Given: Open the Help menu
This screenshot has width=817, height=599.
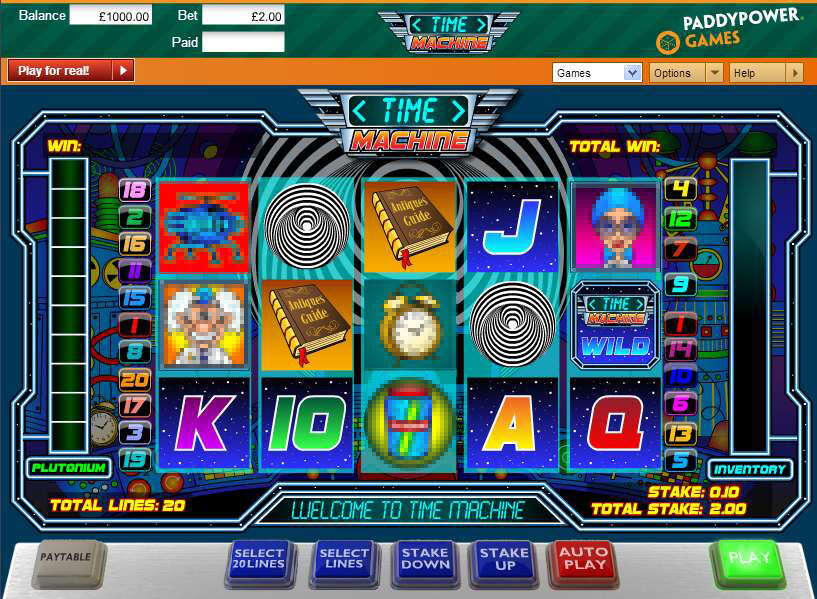Looking at the screenshot, I should coord(766,73).
